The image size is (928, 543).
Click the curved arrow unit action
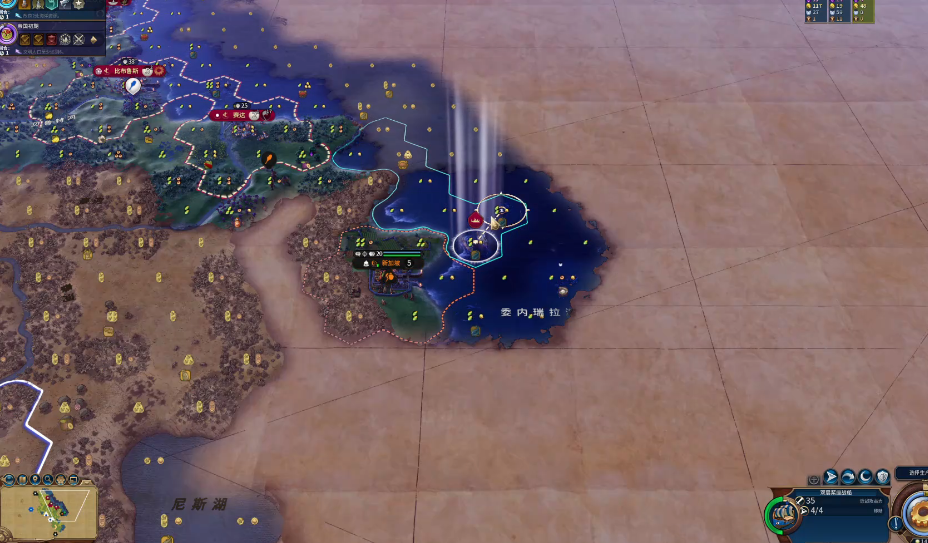coord(849,477)
